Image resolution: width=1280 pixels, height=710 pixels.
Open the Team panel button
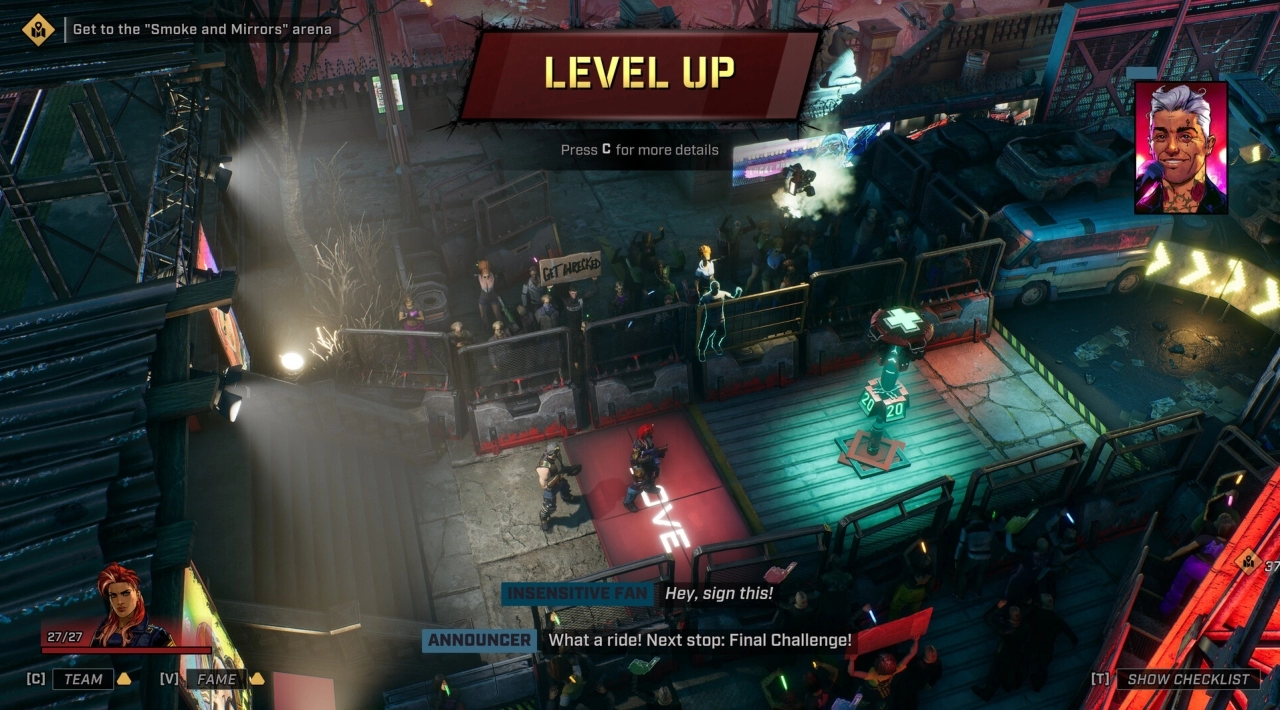tap(83, 679)
